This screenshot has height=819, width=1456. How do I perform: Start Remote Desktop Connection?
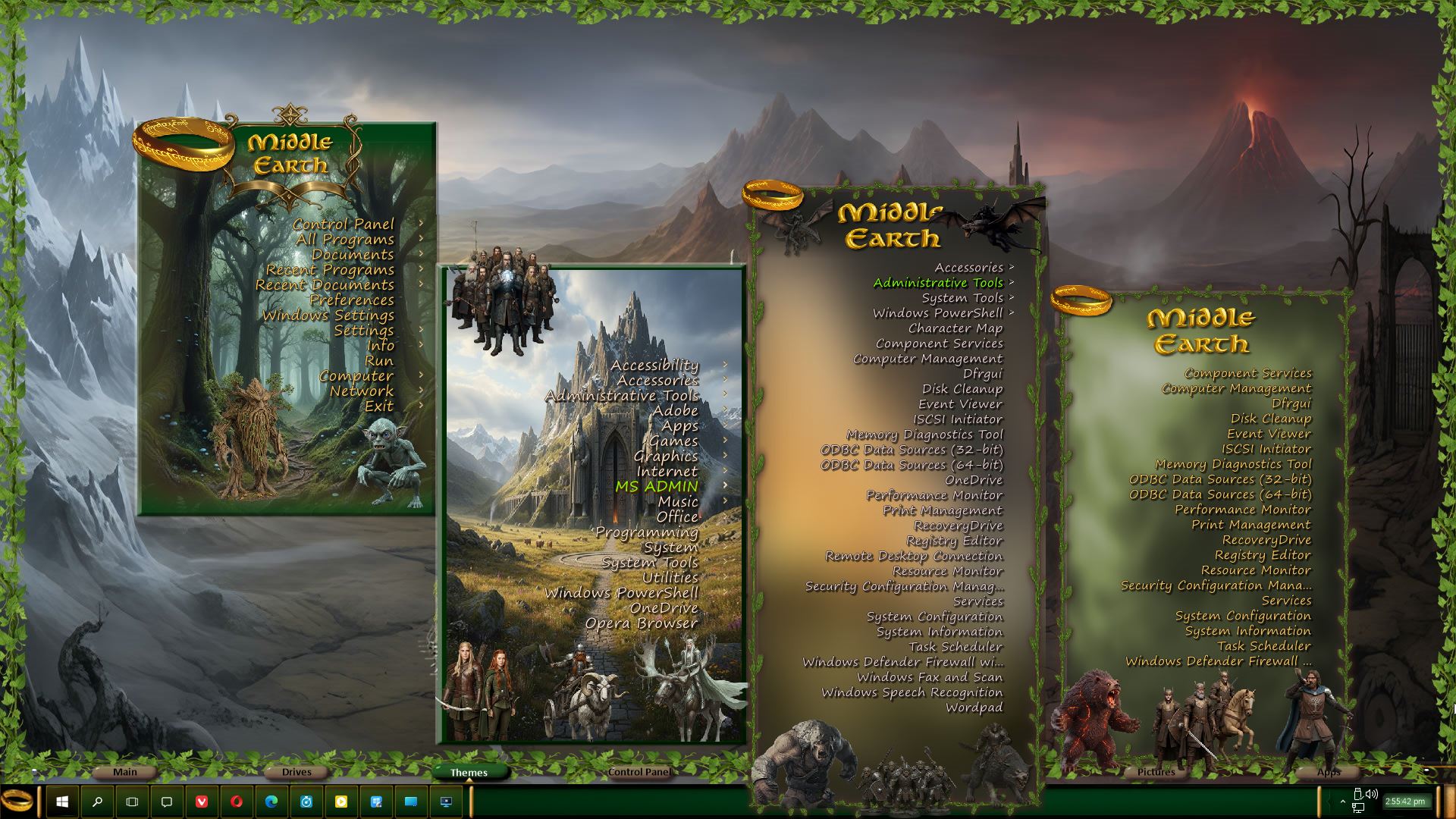point(914,556)
